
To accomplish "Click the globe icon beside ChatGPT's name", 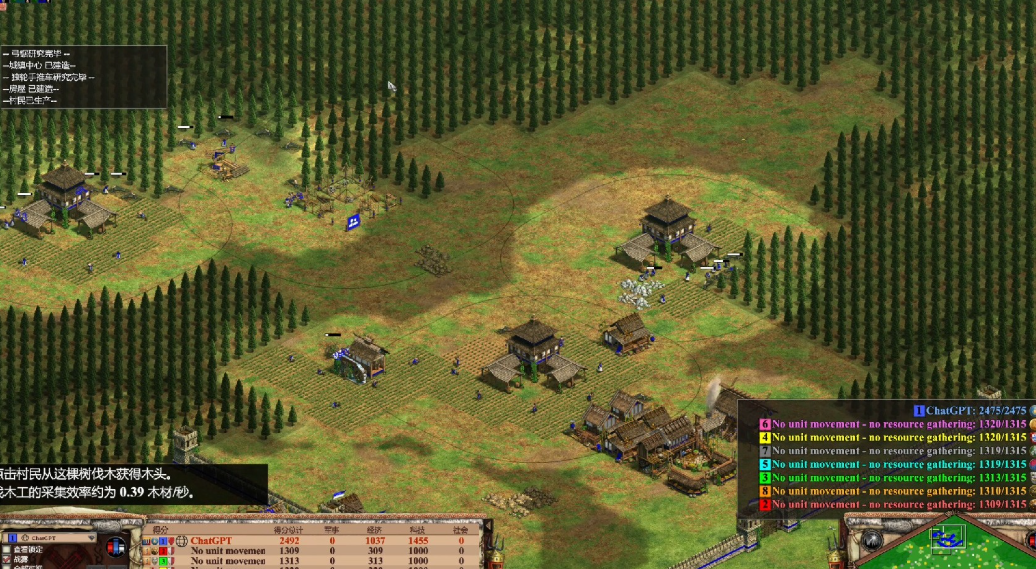I will coord(182,541).
